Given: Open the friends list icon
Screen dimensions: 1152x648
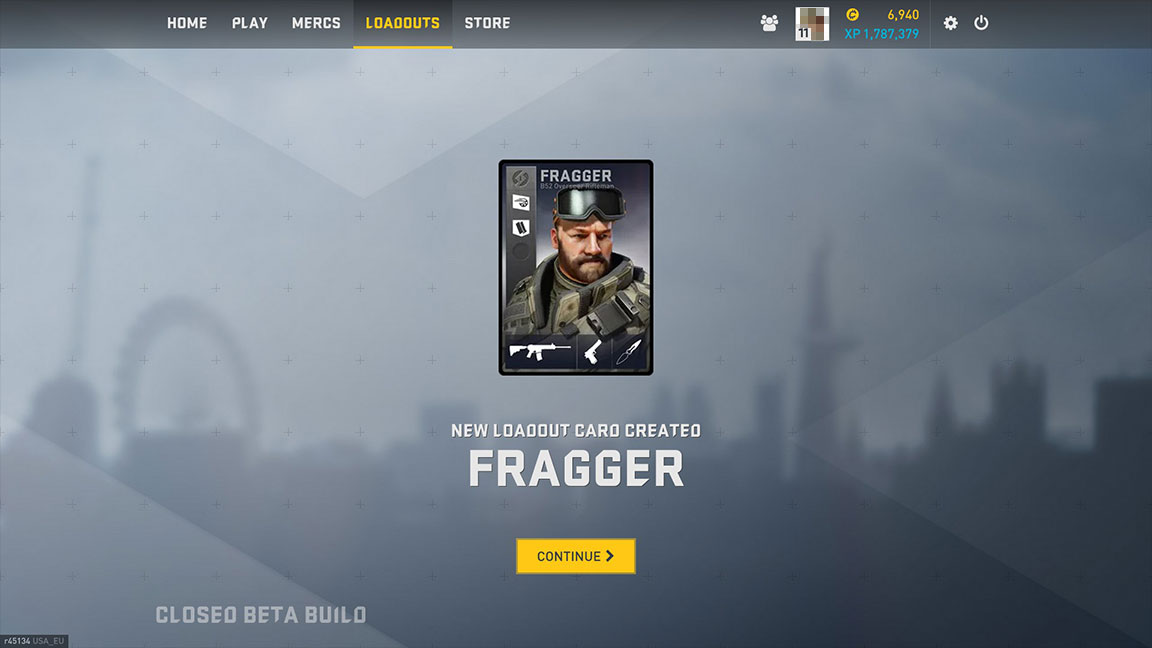Looking at the screenshot, I should click(769, 23).
